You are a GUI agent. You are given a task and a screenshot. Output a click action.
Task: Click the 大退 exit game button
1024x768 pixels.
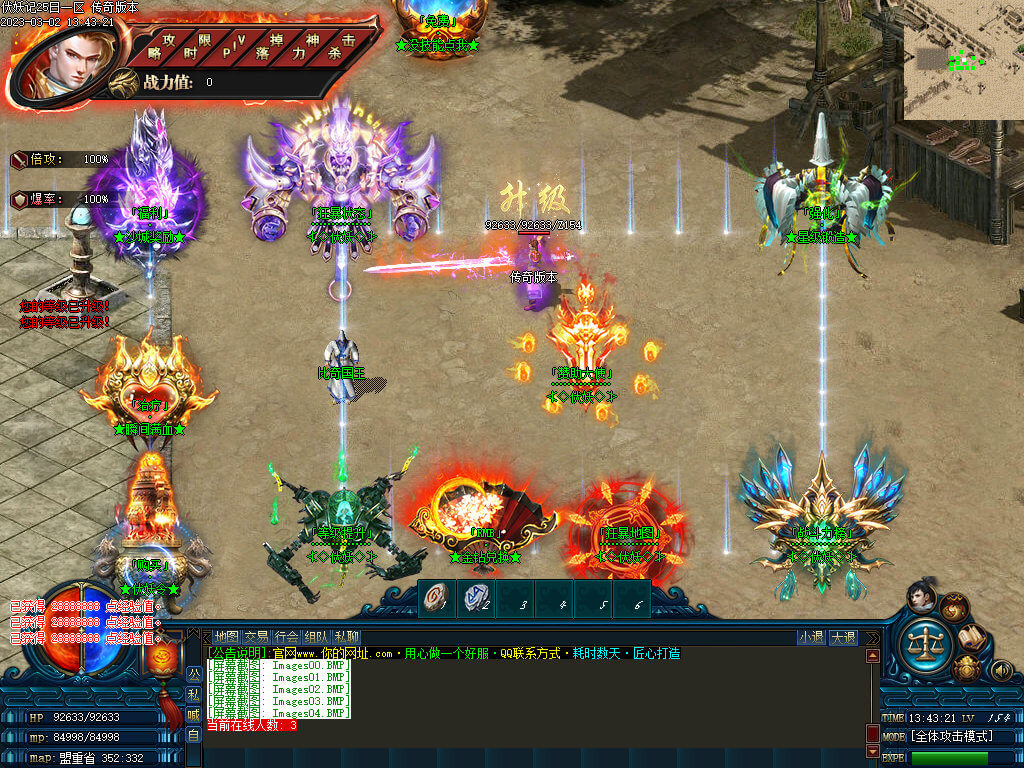pyautogui.click(x=843, y=637)
